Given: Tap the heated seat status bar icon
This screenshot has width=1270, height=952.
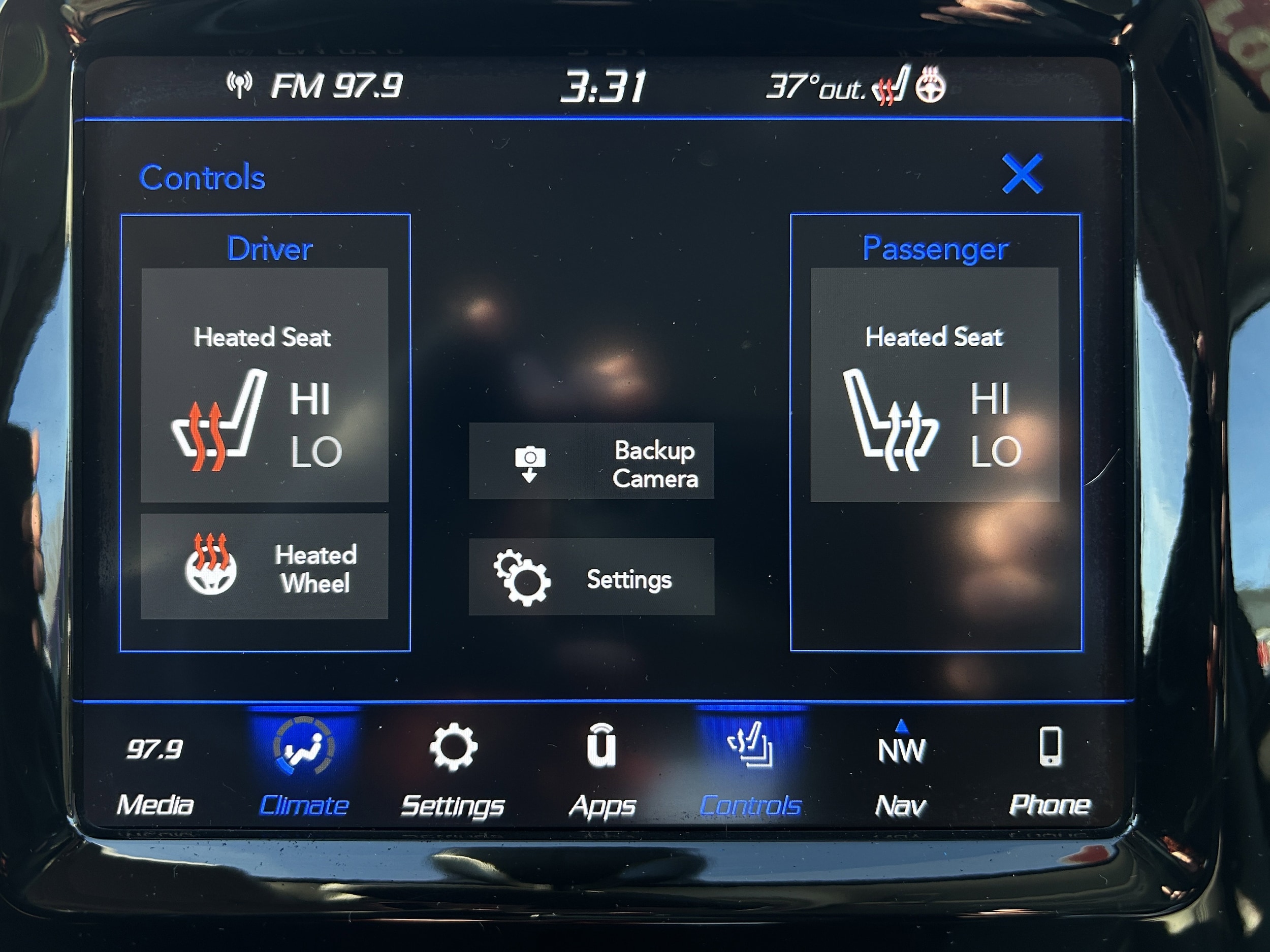Looking at the screenshot, I should click(x=891, y=86).
